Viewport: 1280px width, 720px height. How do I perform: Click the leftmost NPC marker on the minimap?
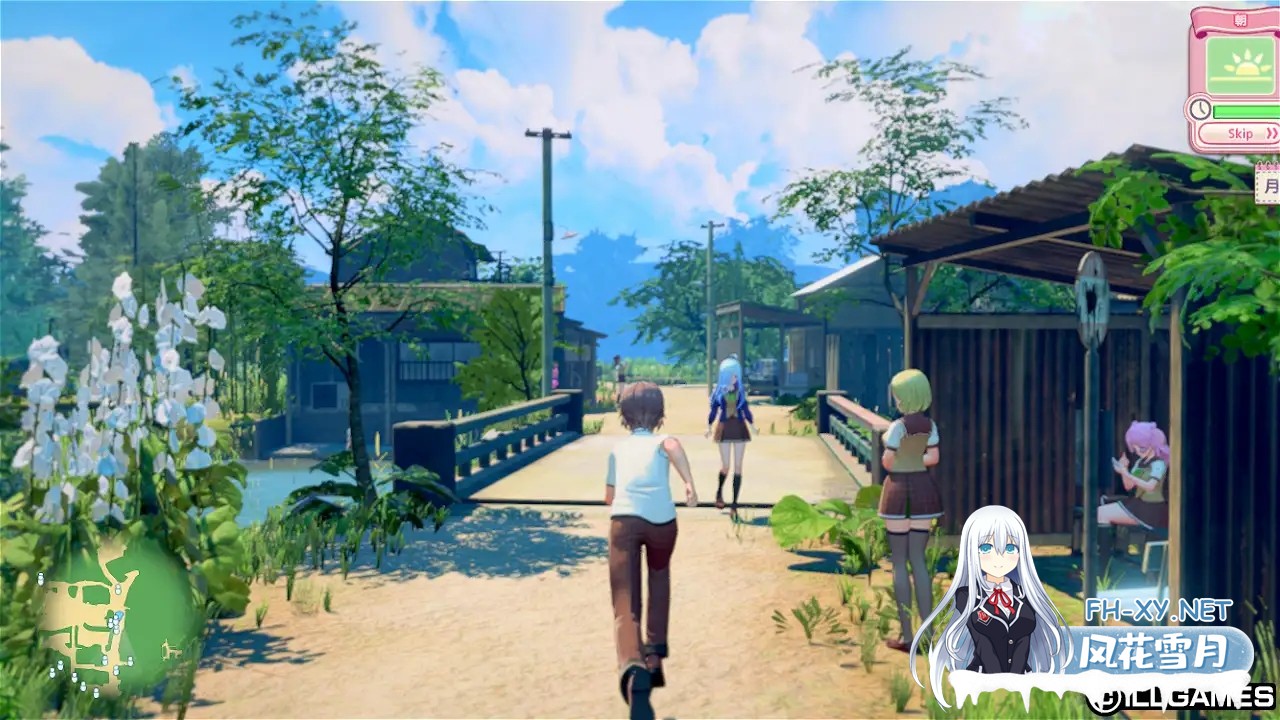(40, 578)
